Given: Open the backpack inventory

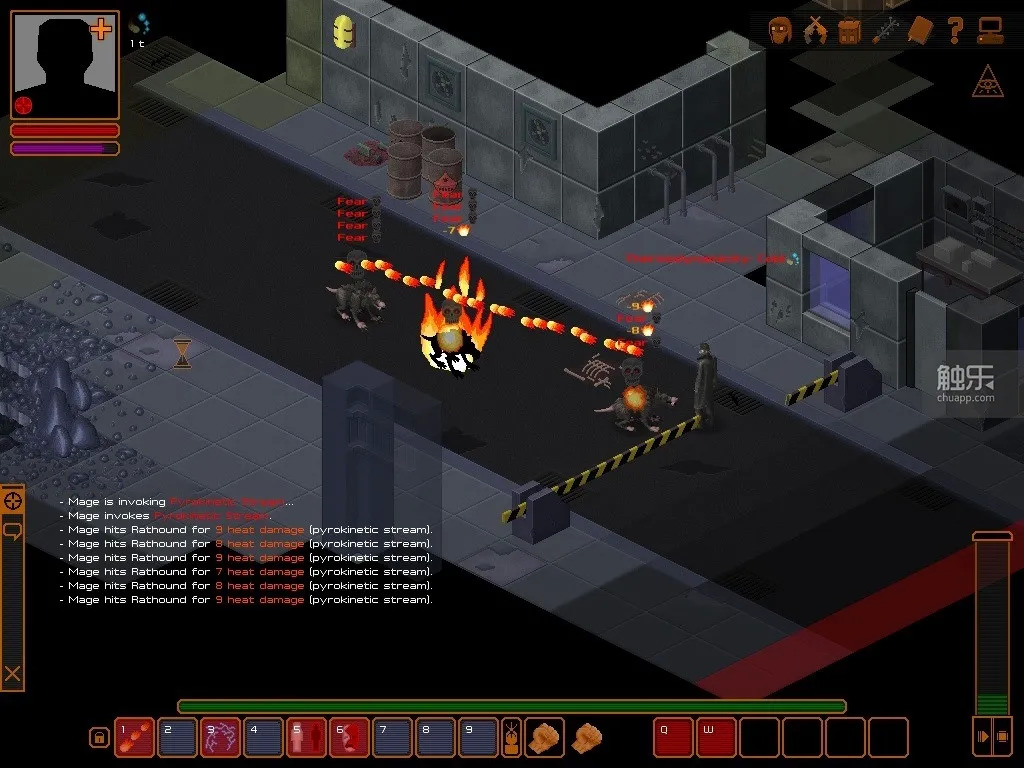Looking at the screenshot, I should click(850, 31).
